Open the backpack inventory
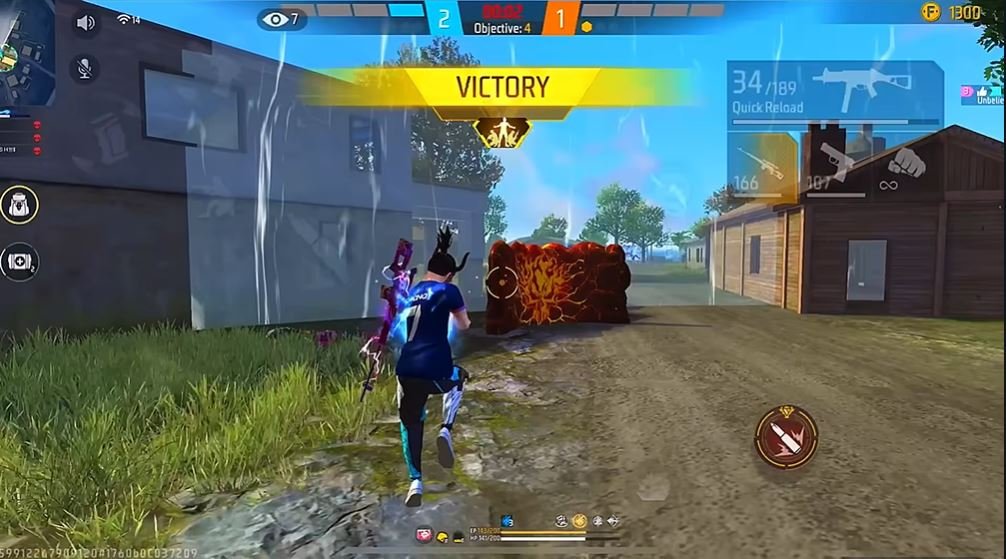 (19, 205)
